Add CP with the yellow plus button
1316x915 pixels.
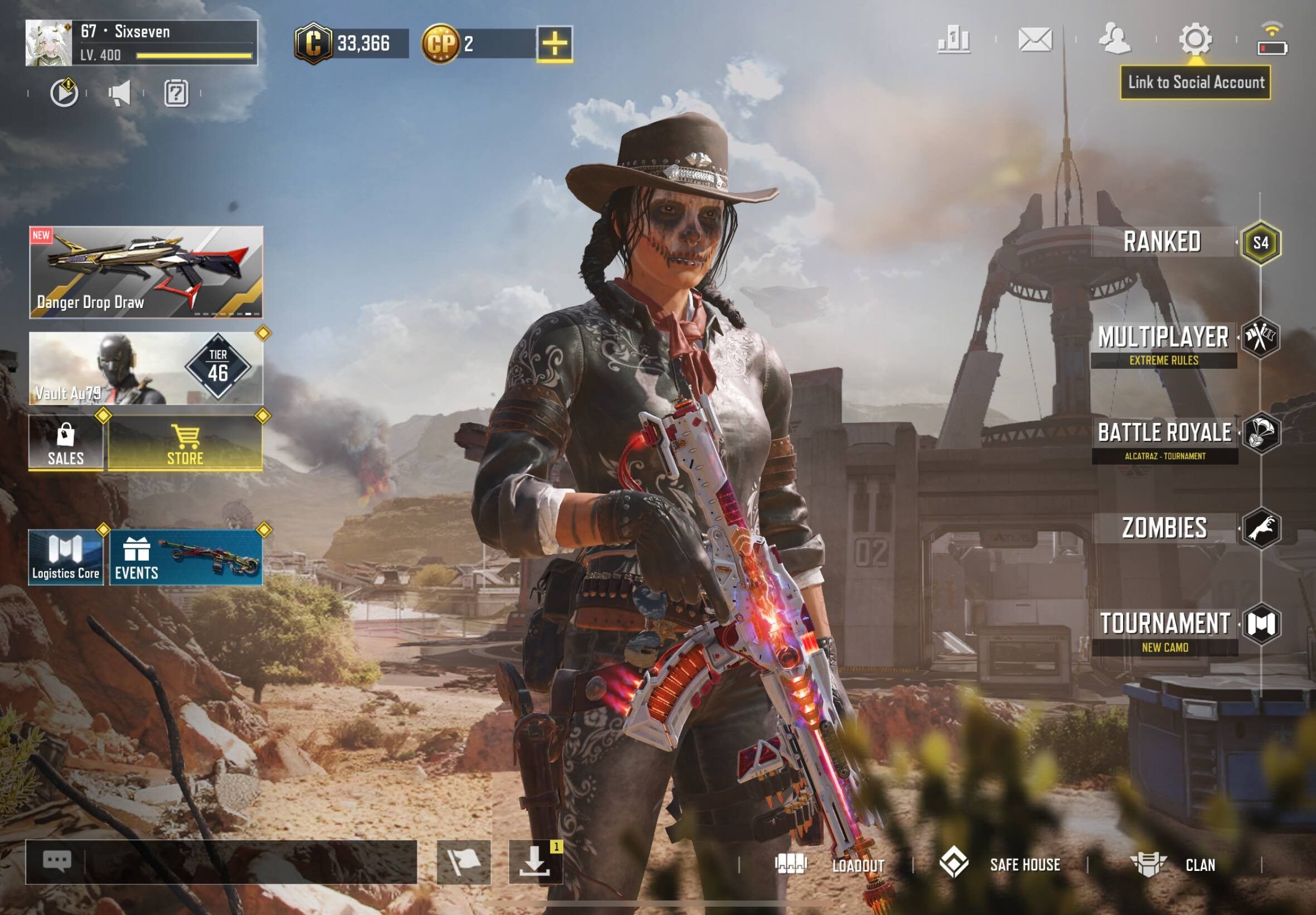coord(555,44)
